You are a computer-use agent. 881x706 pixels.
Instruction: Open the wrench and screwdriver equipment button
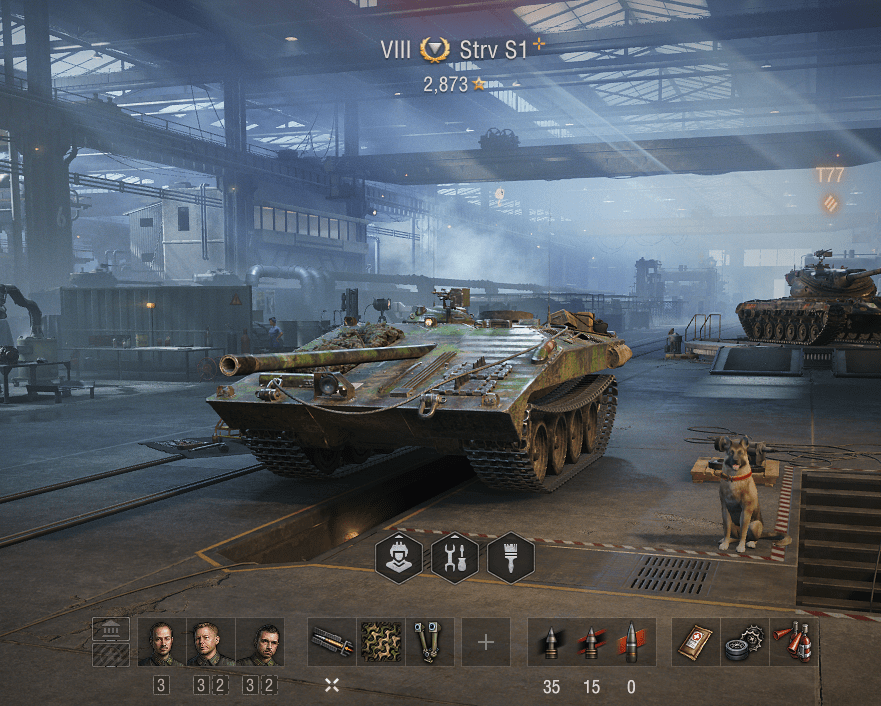[x=455, y=558]
